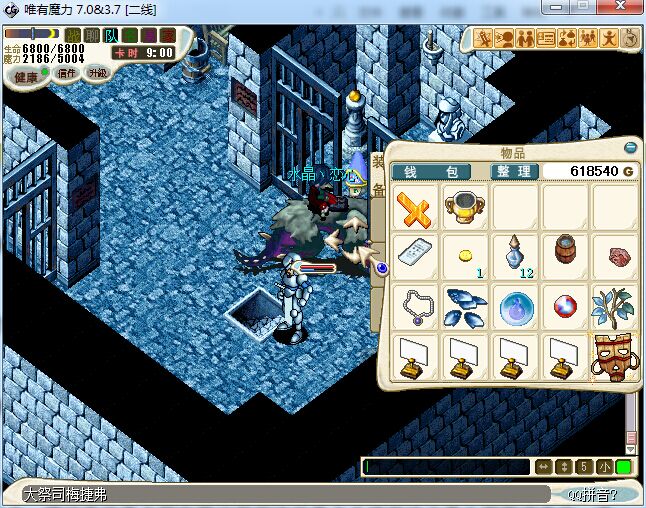Open the ID card icon in top toolbar
This screenshot has width=646, height=508.
pos(546,38)
